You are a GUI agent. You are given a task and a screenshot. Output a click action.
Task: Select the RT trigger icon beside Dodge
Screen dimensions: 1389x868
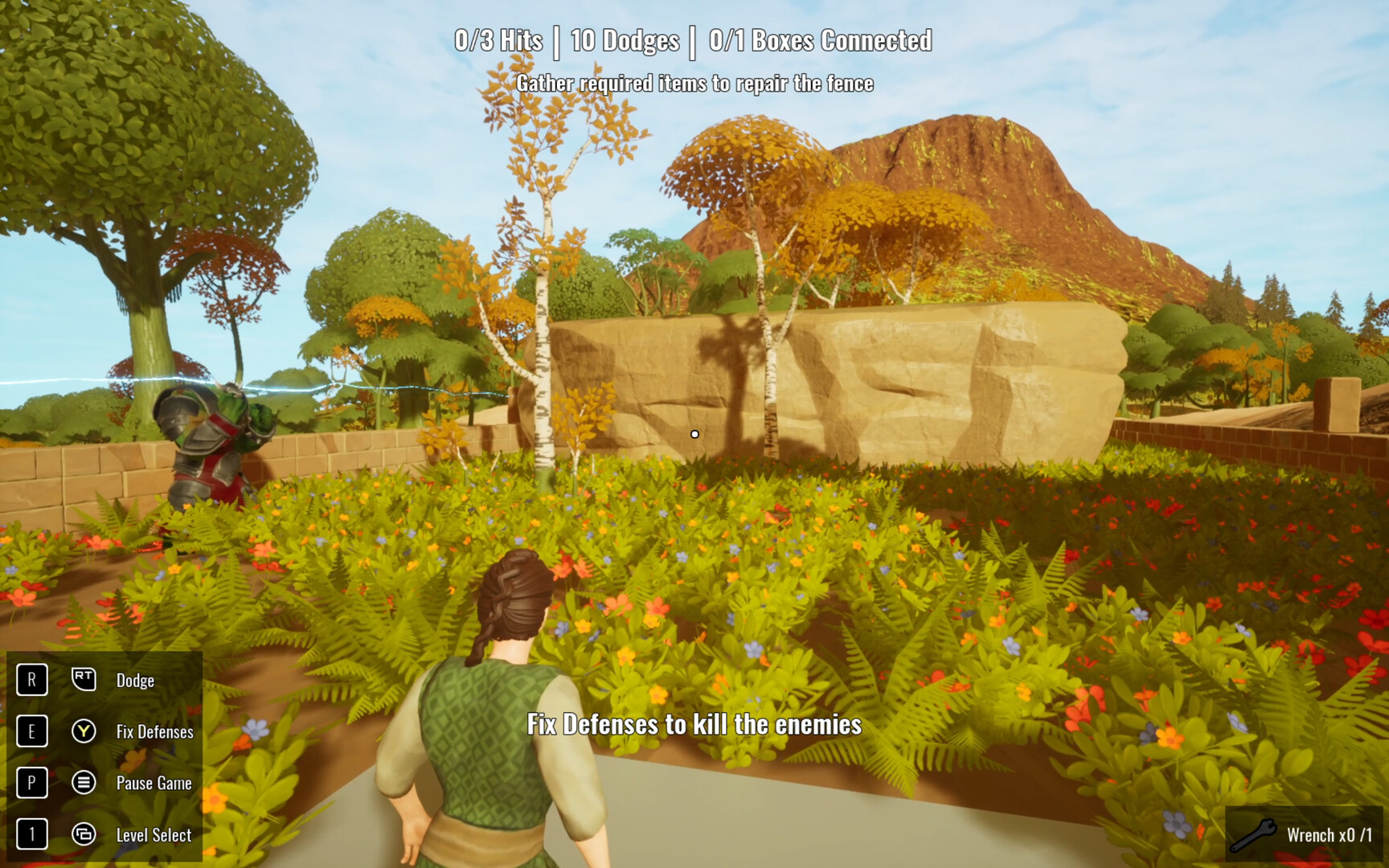click(84, 679)
